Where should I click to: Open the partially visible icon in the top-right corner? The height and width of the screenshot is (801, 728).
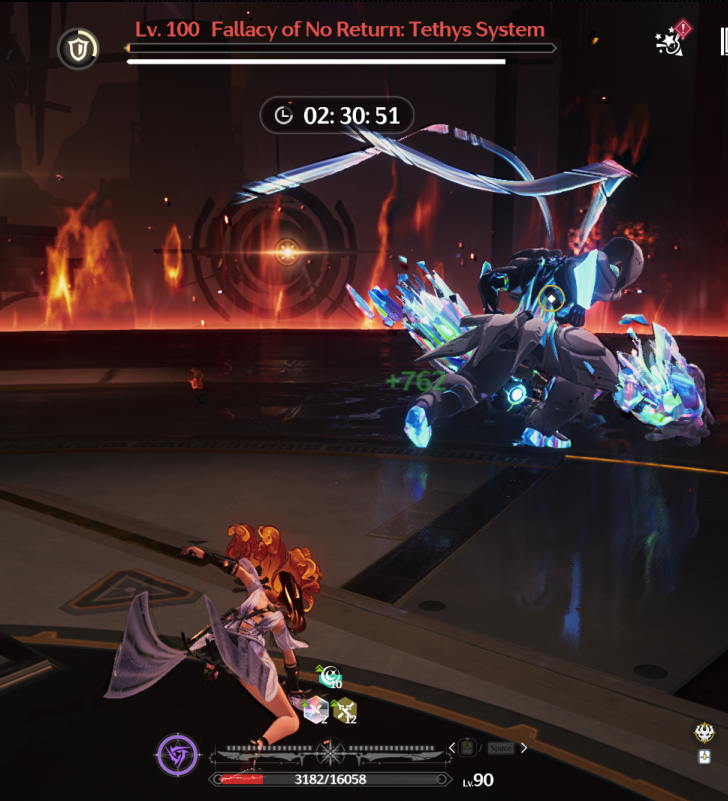point(722,42)
